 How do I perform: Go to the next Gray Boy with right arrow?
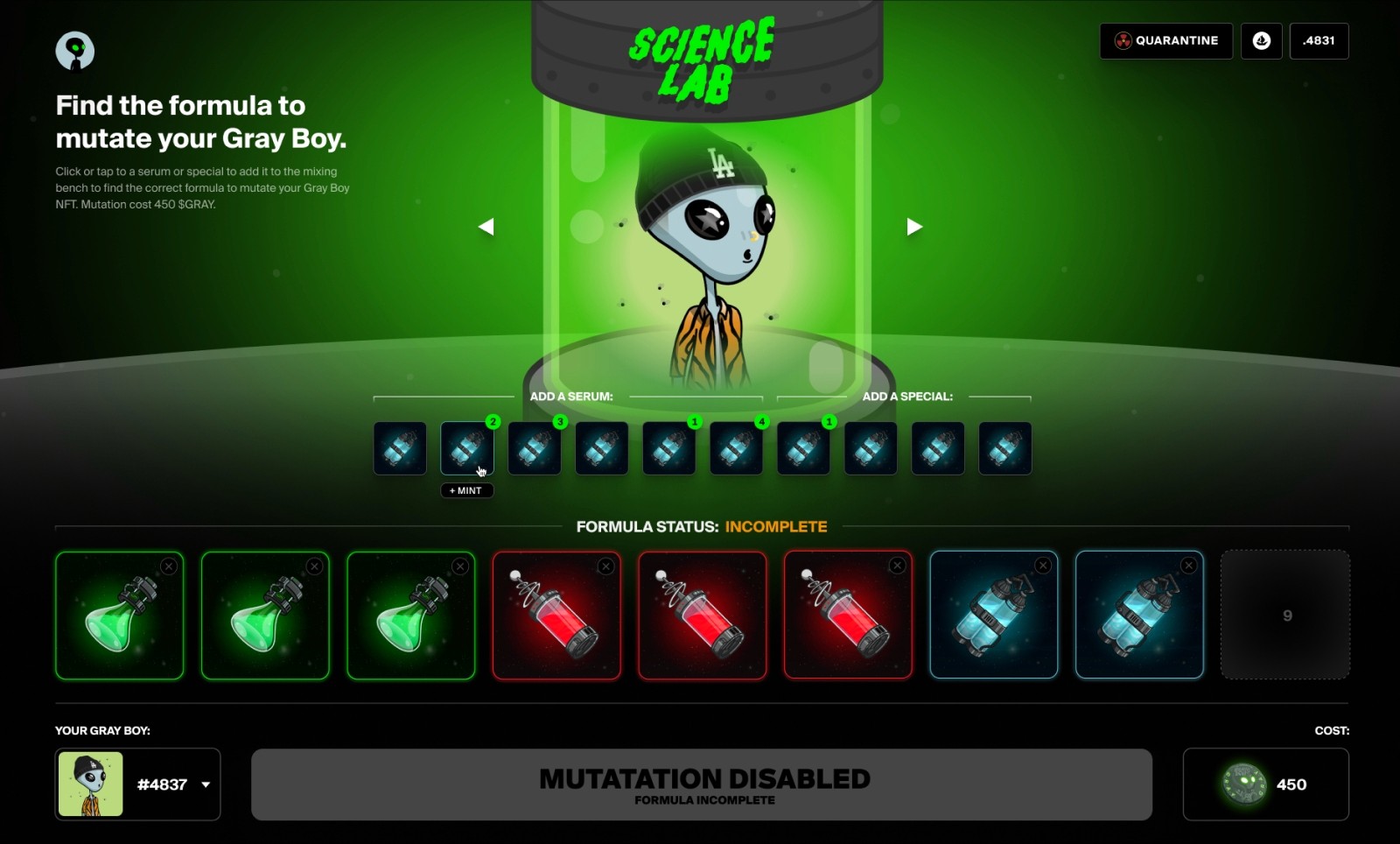pos(913,226)
